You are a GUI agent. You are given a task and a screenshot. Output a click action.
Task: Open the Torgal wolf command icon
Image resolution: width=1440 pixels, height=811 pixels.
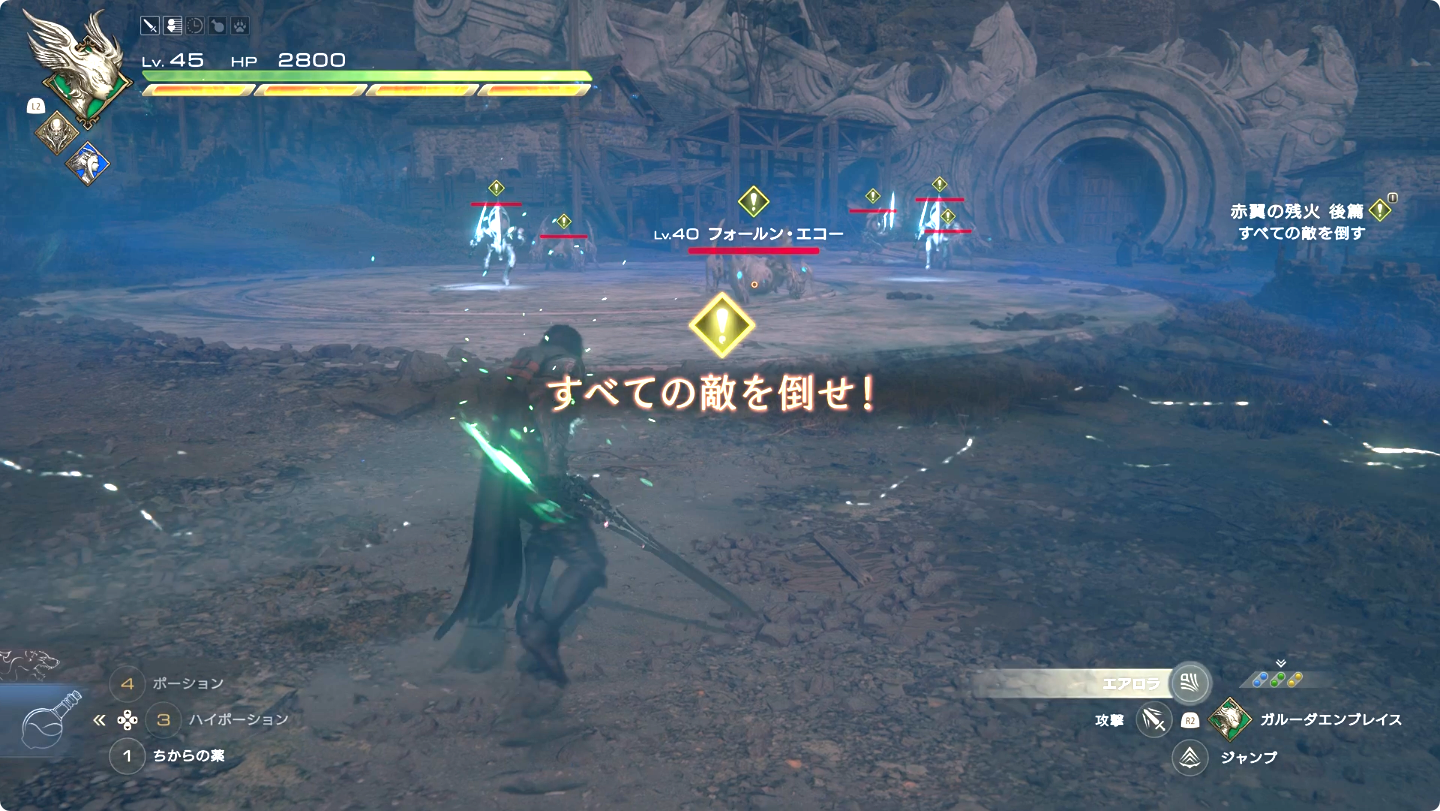coord(28,661)
